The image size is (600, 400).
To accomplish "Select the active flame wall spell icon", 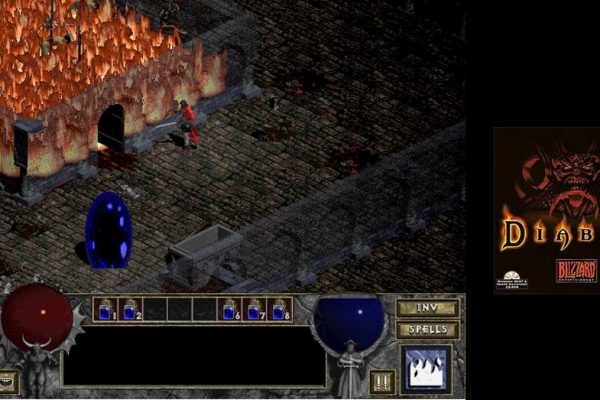I will tap(426, 367).
